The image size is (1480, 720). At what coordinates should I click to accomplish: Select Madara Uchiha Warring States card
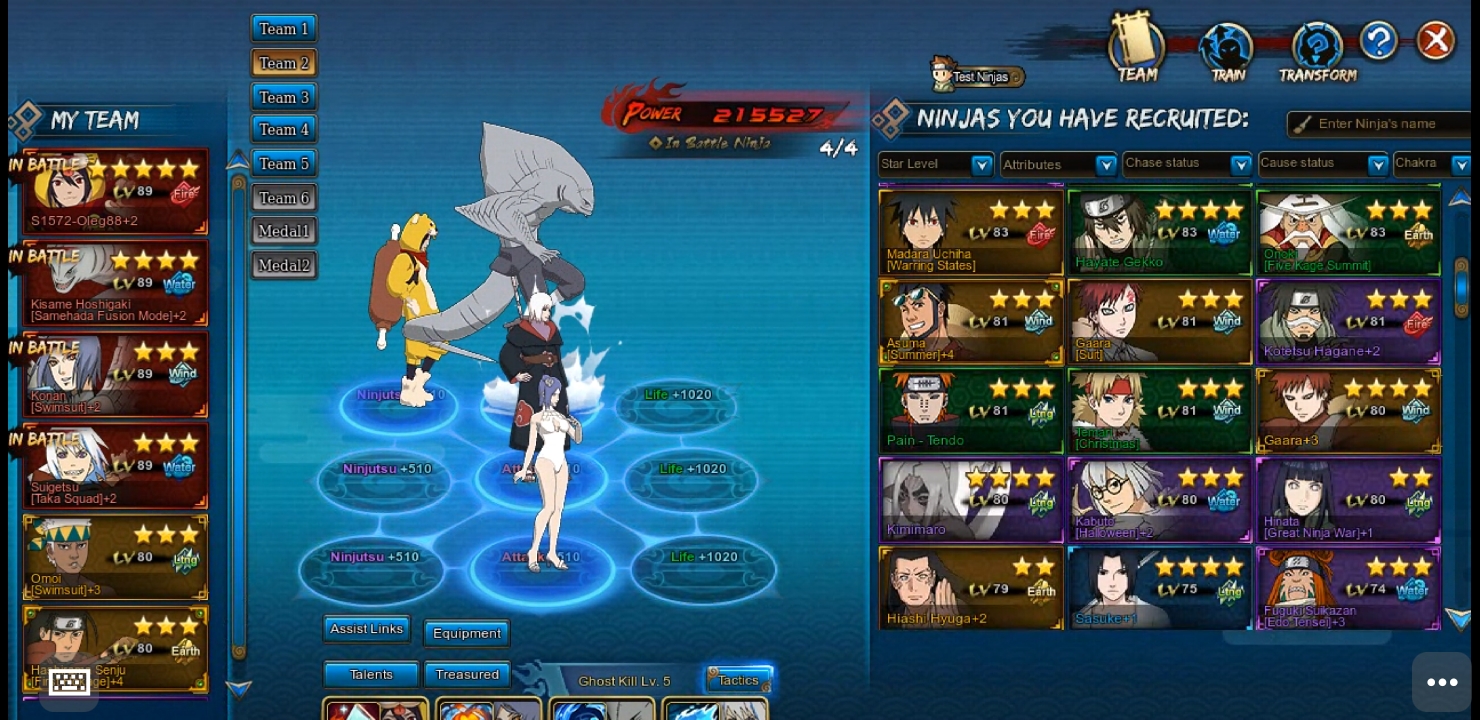click(x=970, y=233)
